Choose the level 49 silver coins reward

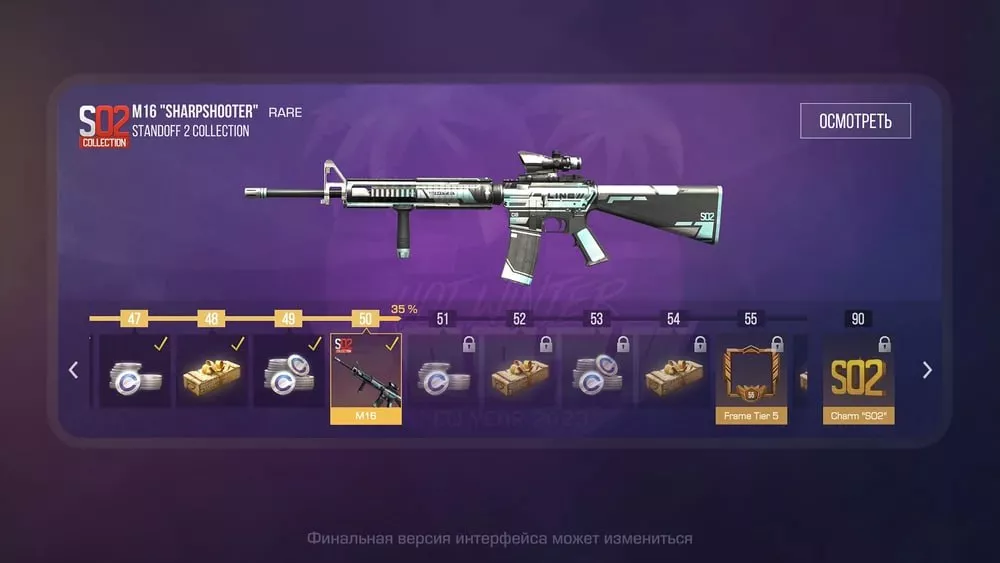tap(289, 371)
